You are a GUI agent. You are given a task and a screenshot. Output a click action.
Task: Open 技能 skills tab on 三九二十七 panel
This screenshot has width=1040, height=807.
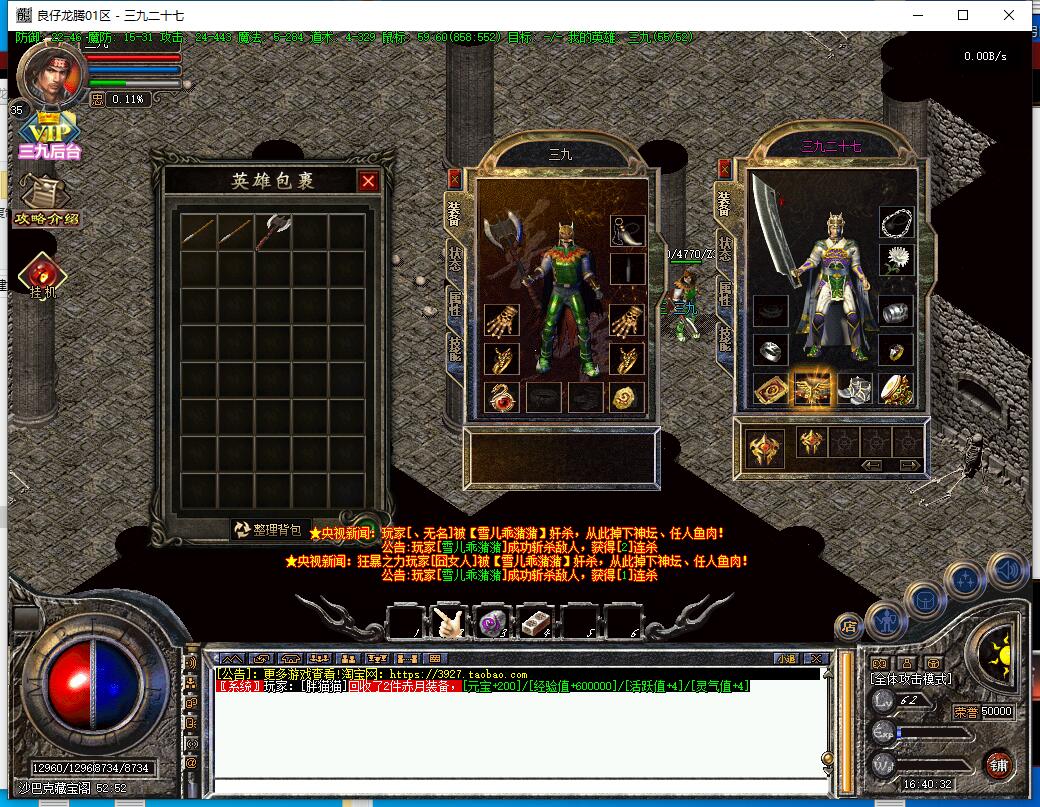[x=724, y=342]
